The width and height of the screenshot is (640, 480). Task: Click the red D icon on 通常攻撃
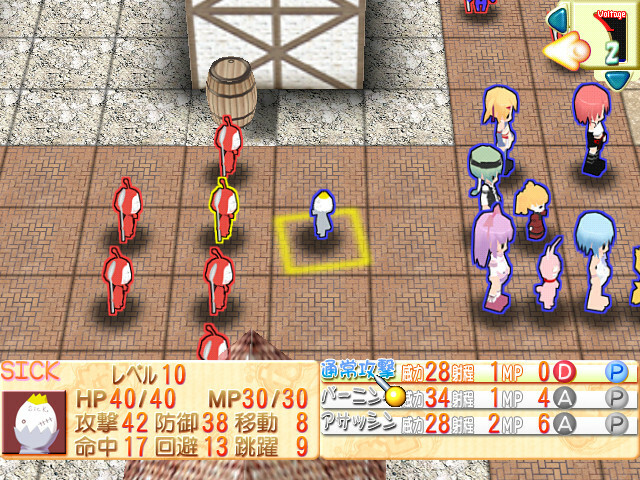pyautogui.click(x=564, y=371)
